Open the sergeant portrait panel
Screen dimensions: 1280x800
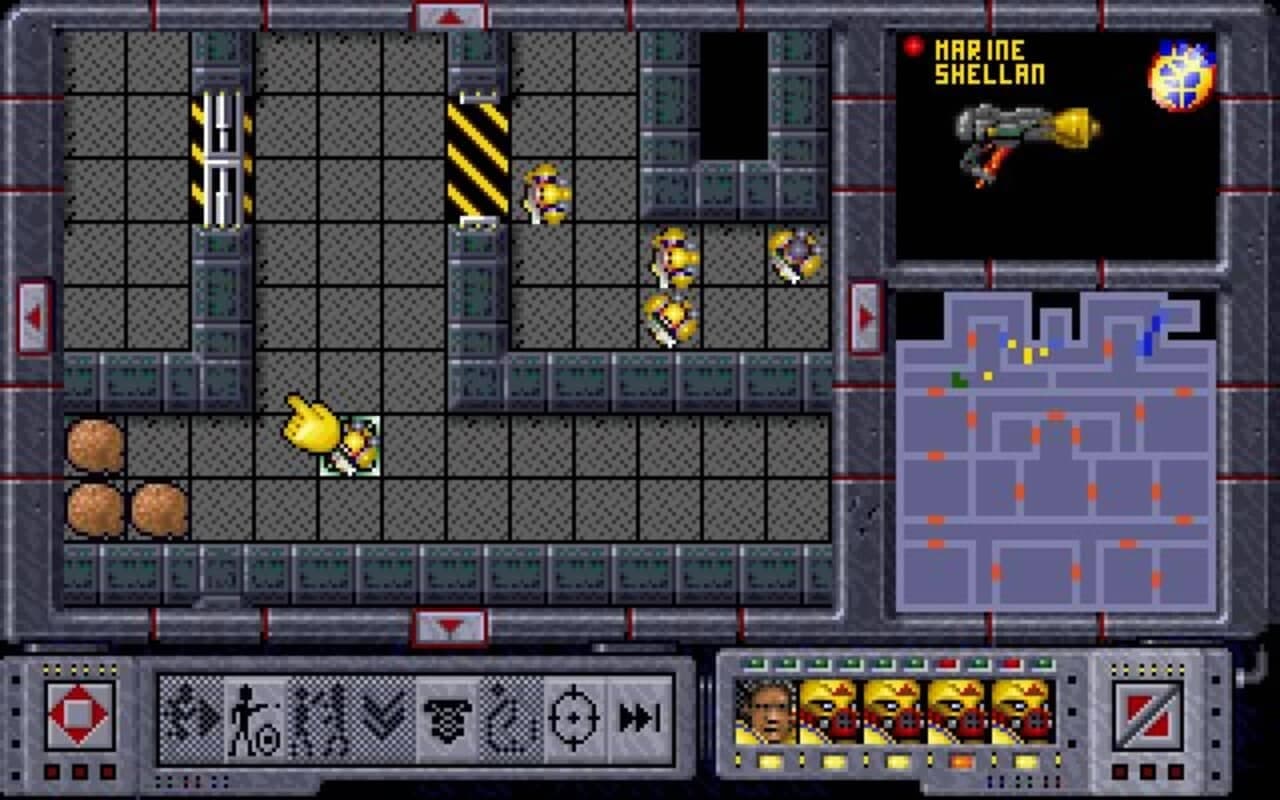click(x=765, y=712)
